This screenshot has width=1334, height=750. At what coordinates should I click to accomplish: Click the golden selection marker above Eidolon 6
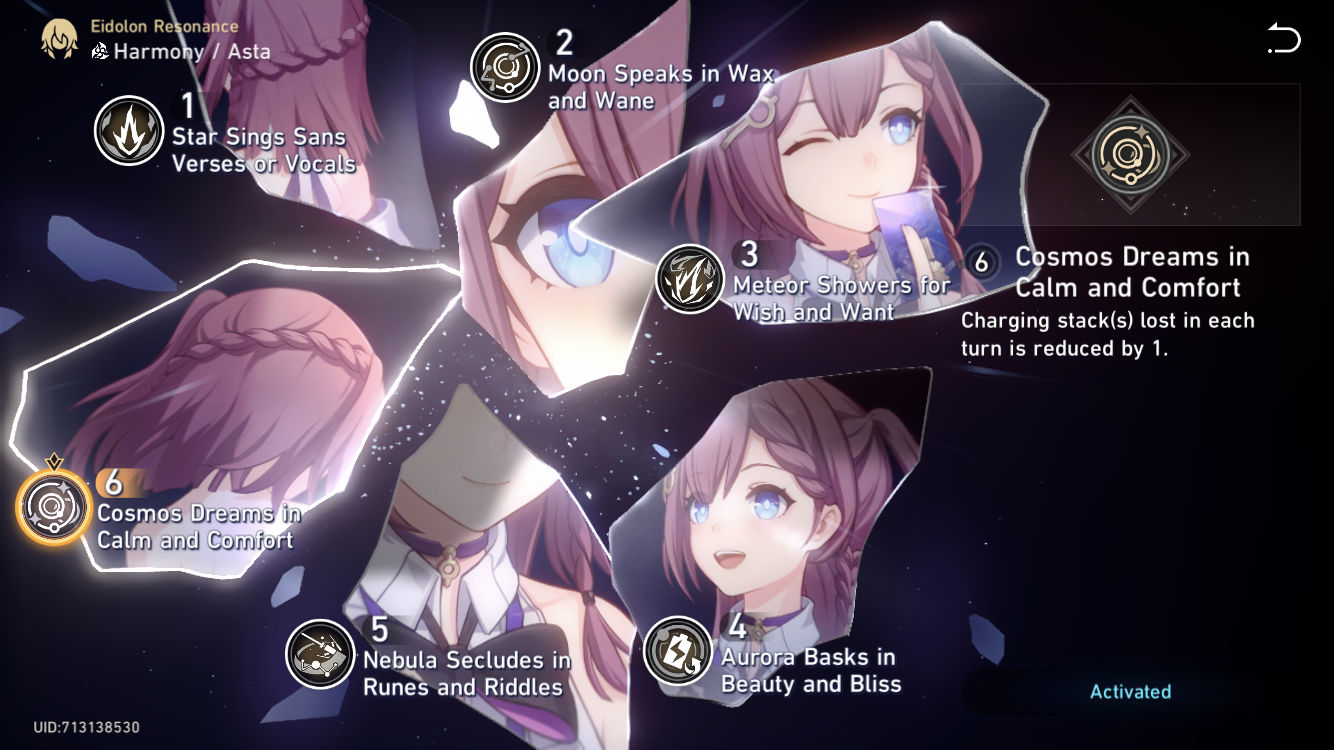click(55, 459)
